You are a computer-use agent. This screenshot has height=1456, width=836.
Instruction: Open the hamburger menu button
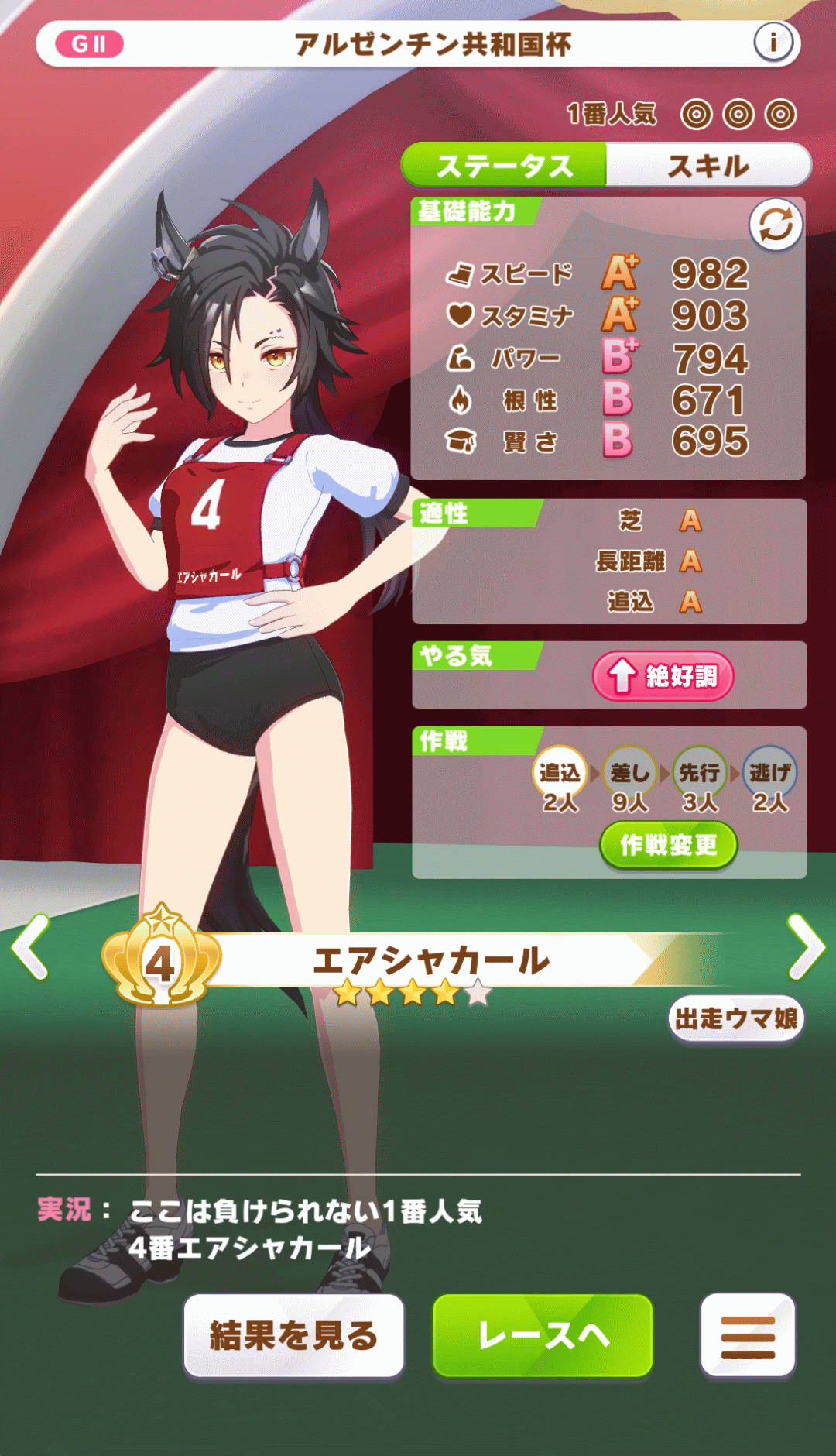[x=748, y=1336]
